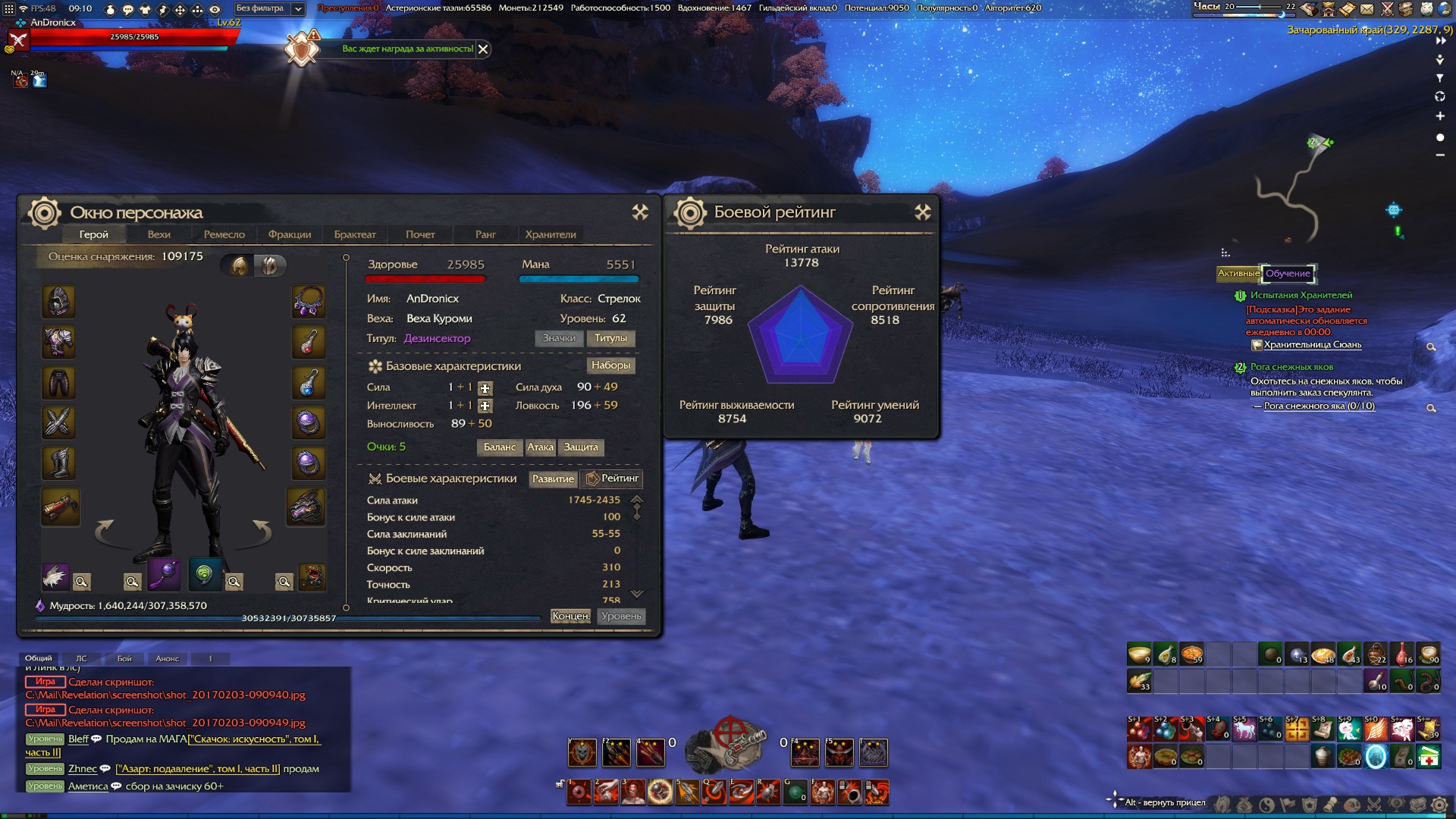Choose the Защита stat distribution
The height and width of the screenshot is (819, 1456).
581,447
